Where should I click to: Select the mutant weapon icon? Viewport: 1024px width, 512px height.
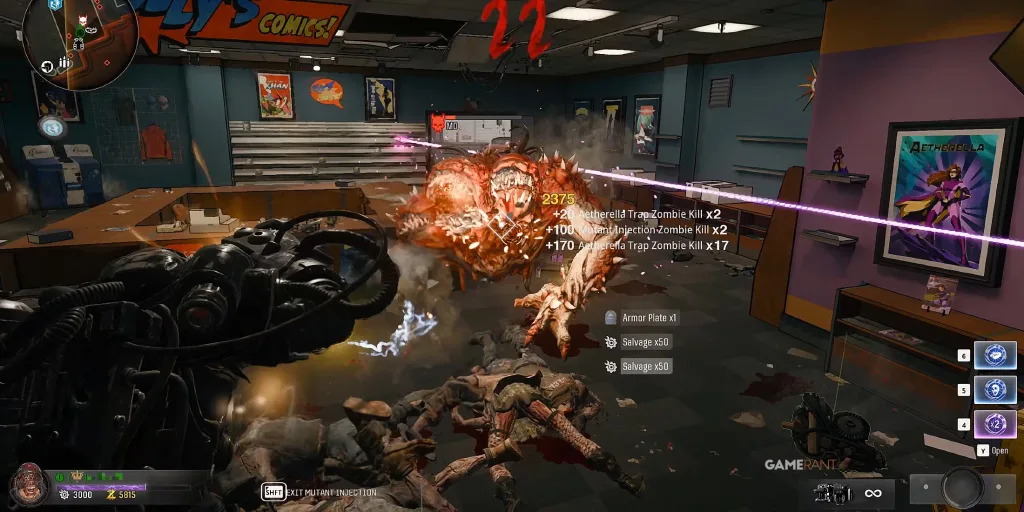click(832, 492)
